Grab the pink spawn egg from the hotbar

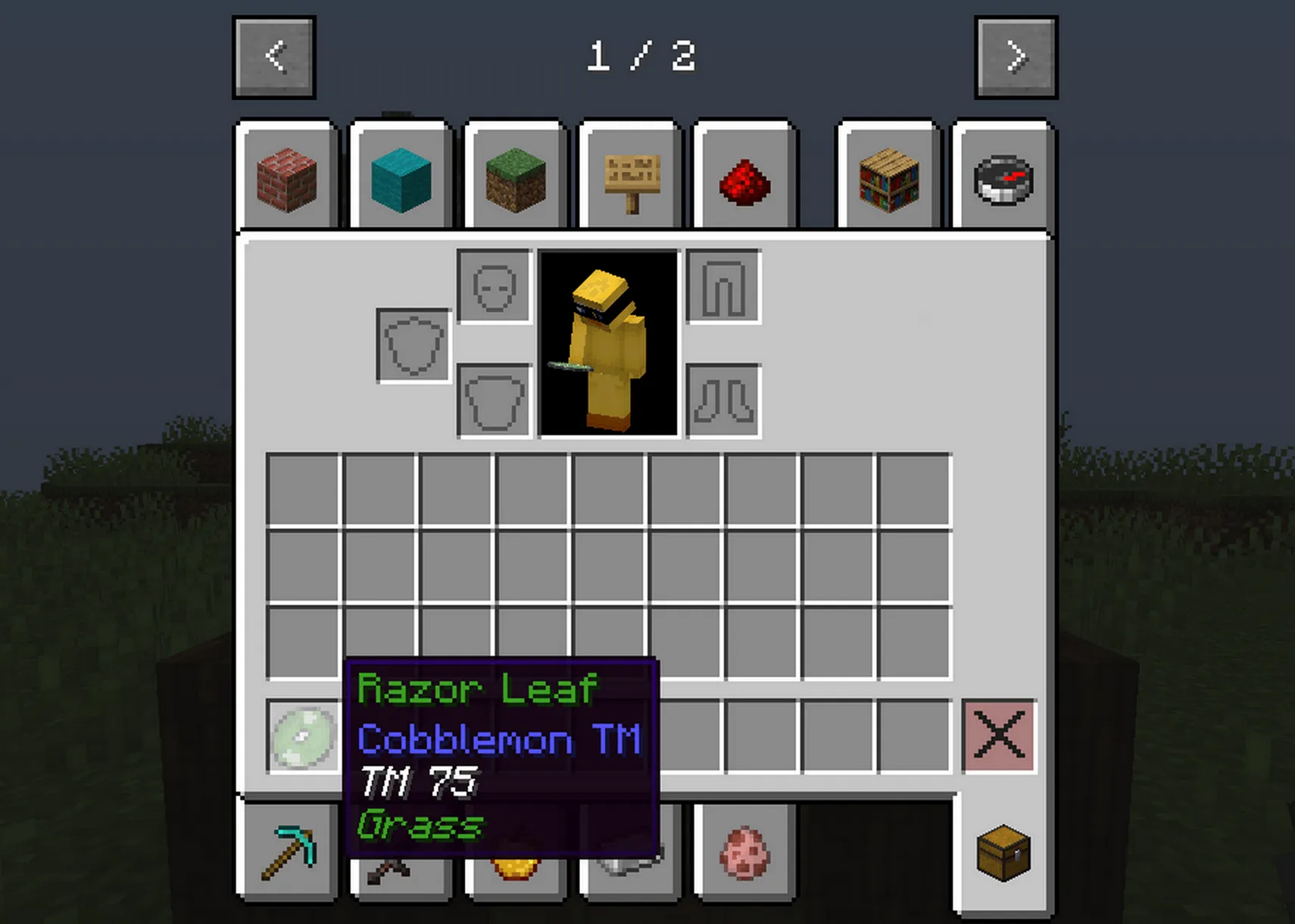744,851
